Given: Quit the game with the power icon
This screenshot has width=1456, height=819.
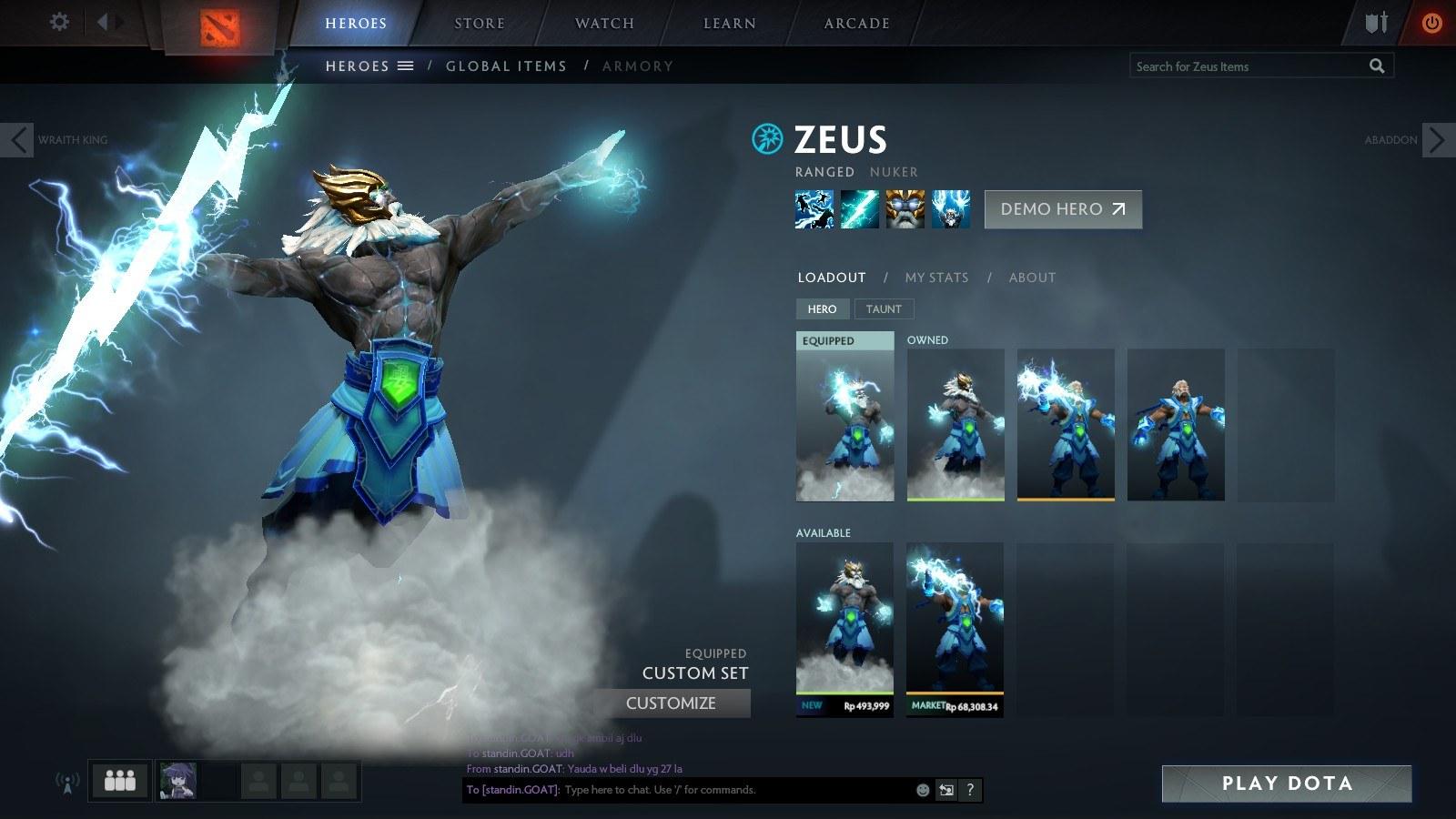Looking at the screenshot, I should pos(1431,23).
